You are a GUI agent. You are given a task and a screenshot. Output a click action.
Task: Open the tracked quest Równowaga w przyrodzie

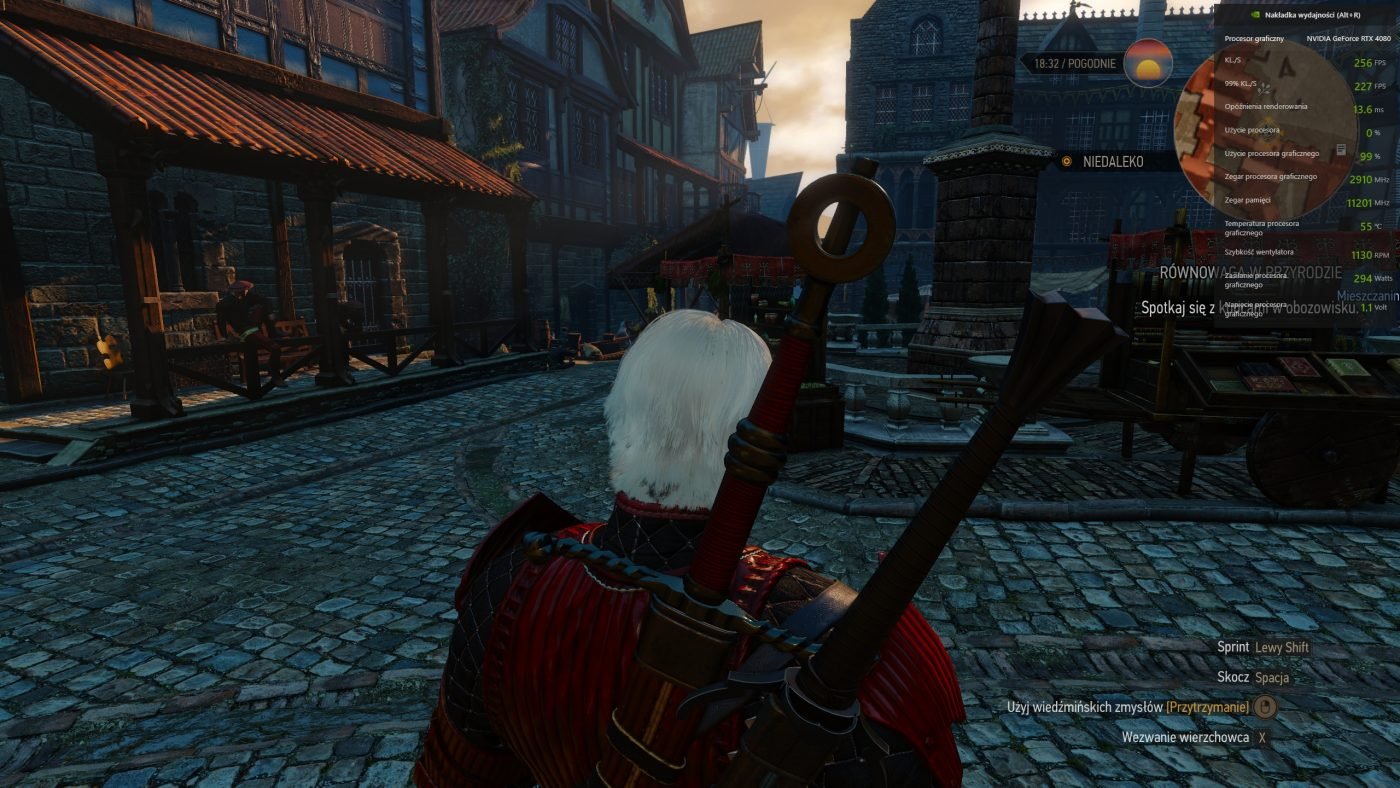pos(1250,272)
